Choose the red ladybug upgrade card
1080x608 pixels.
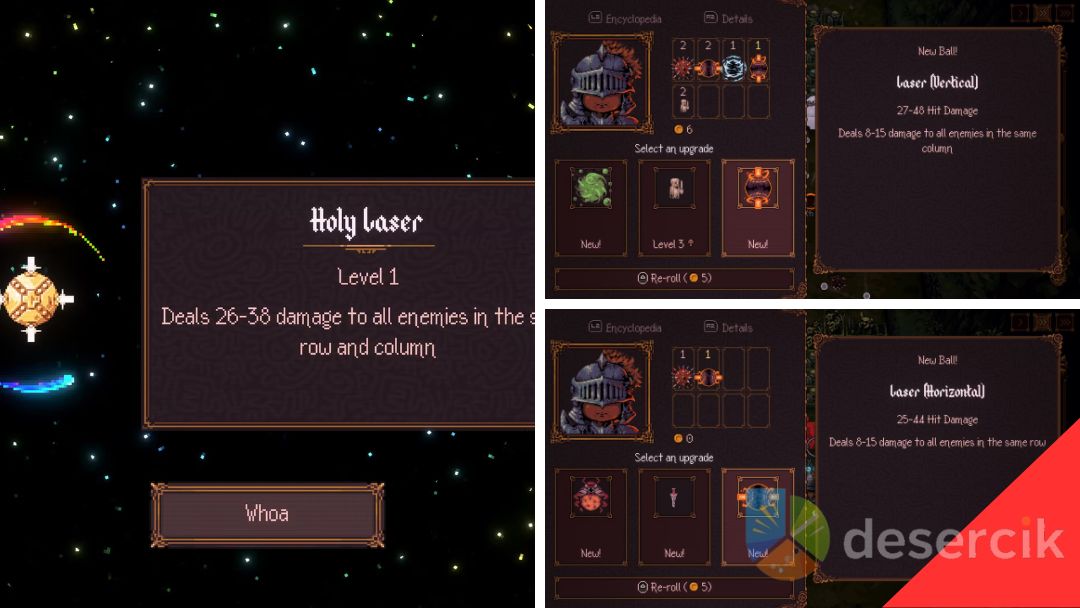(x=590, y=516)
